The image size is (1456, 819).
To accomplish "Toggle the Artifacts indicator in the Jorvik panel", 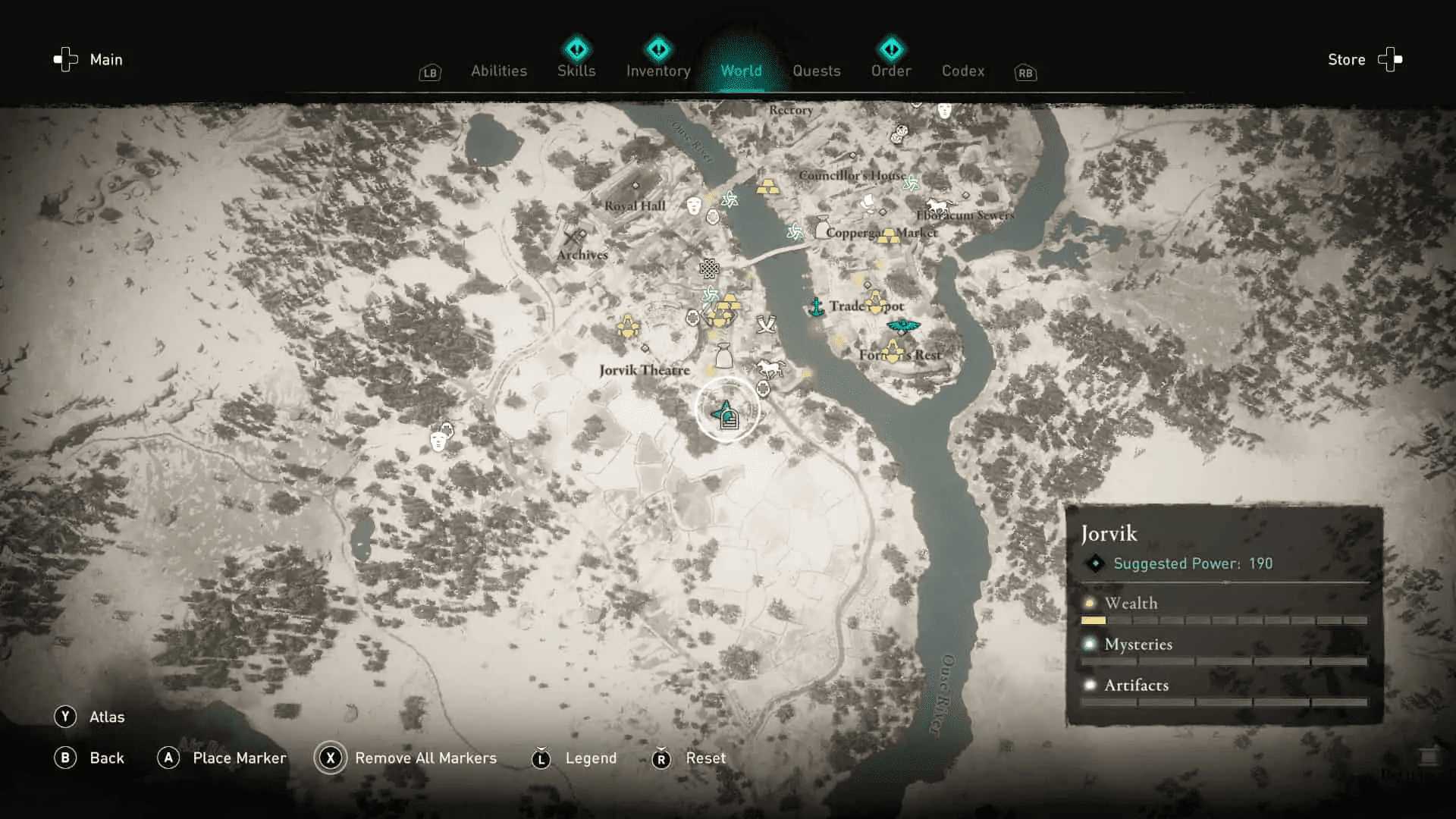I will 1135,685.
